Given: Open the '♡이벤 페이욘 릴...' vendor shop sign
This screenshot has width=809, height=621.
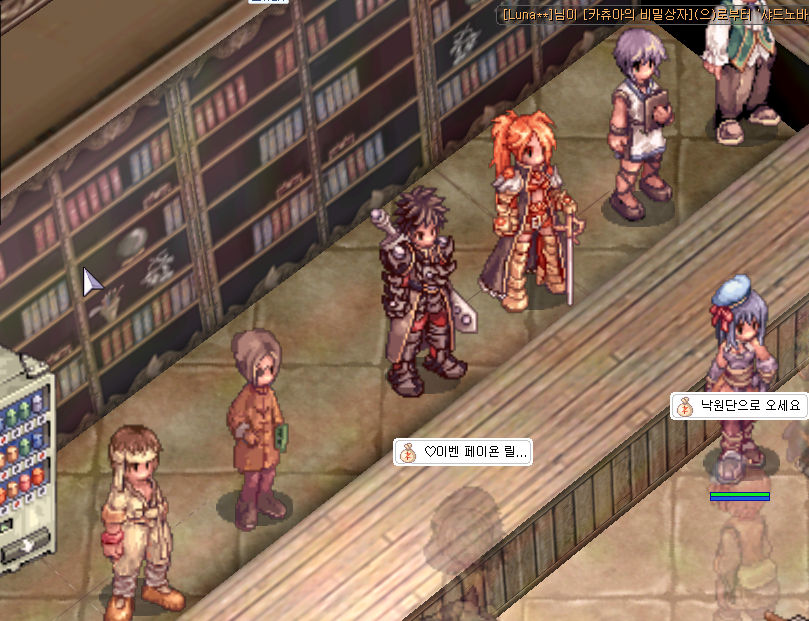Looking at the screenshot, I should pyautogui.click(x=464, y=452).
